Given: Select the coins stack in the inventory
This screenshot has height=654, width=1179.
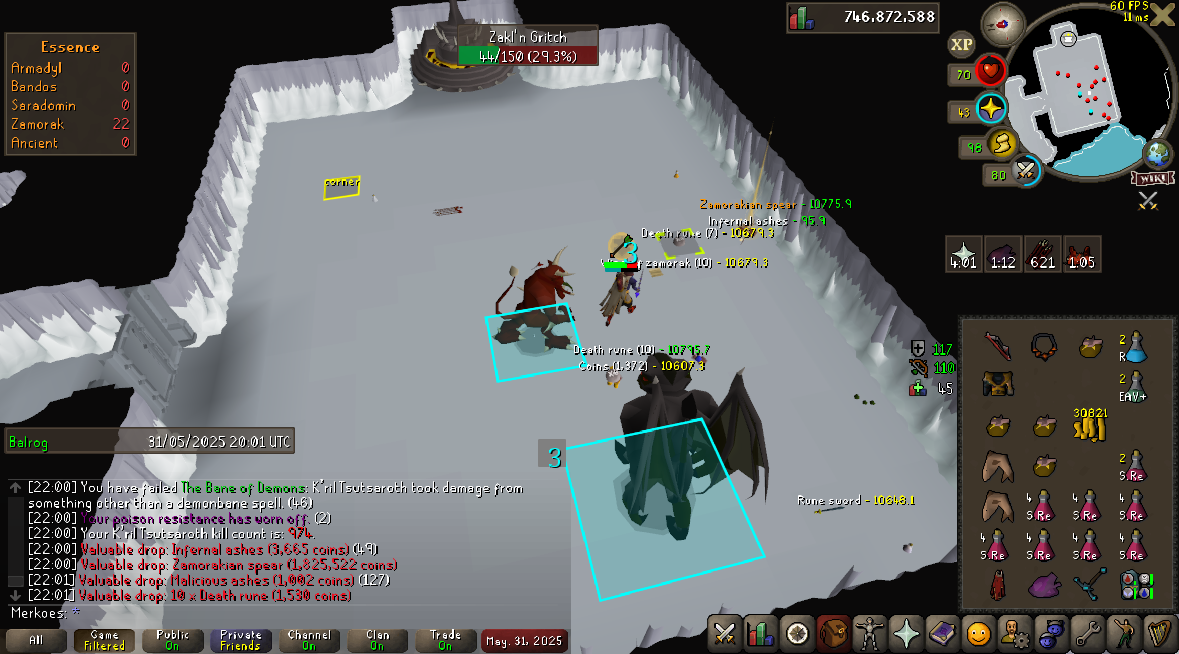Looking at the screenshot, I should (x=1089, y=426).
